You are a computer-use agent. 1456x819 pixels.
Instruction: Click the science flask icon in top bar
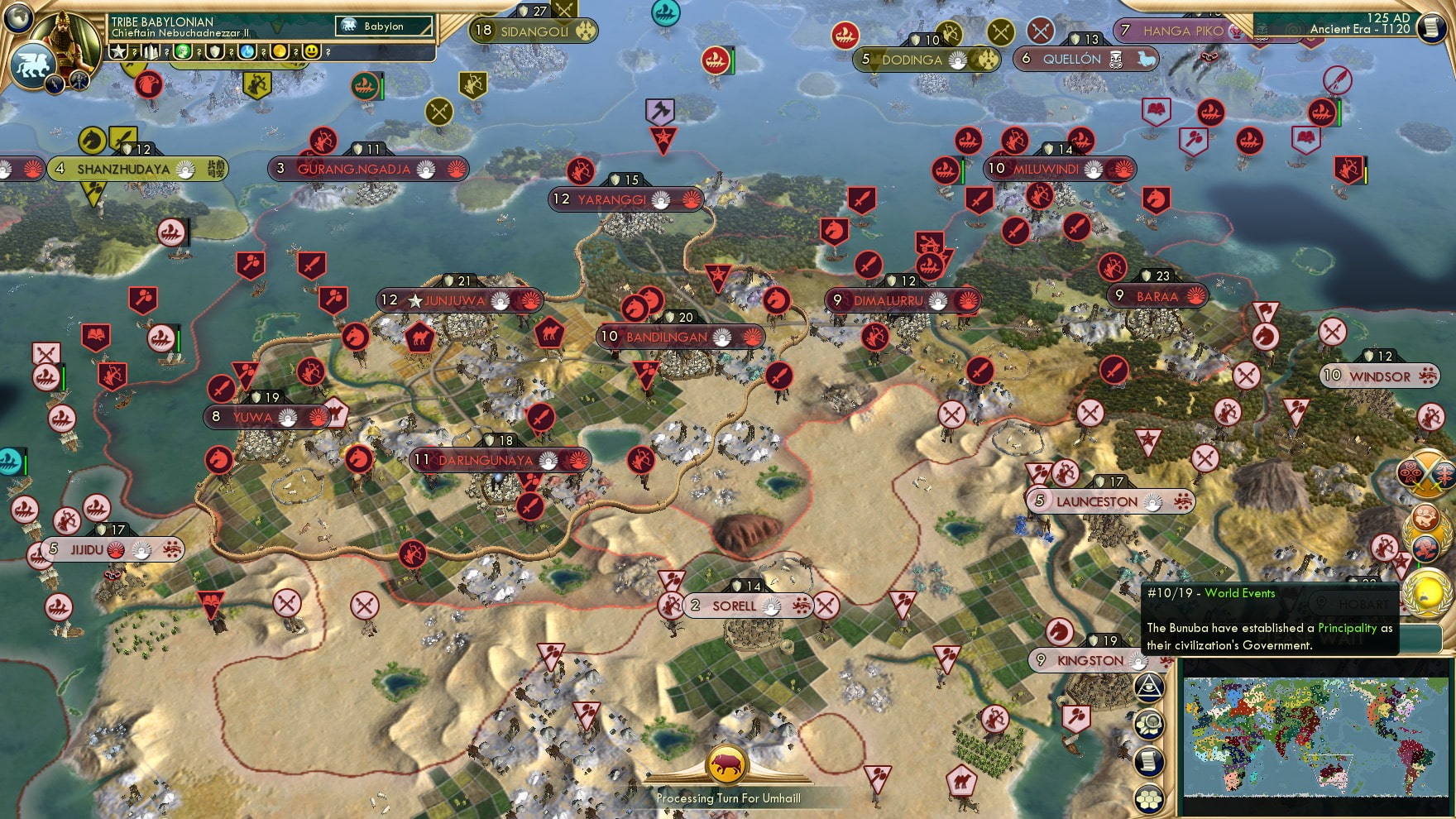pos(248,51)
